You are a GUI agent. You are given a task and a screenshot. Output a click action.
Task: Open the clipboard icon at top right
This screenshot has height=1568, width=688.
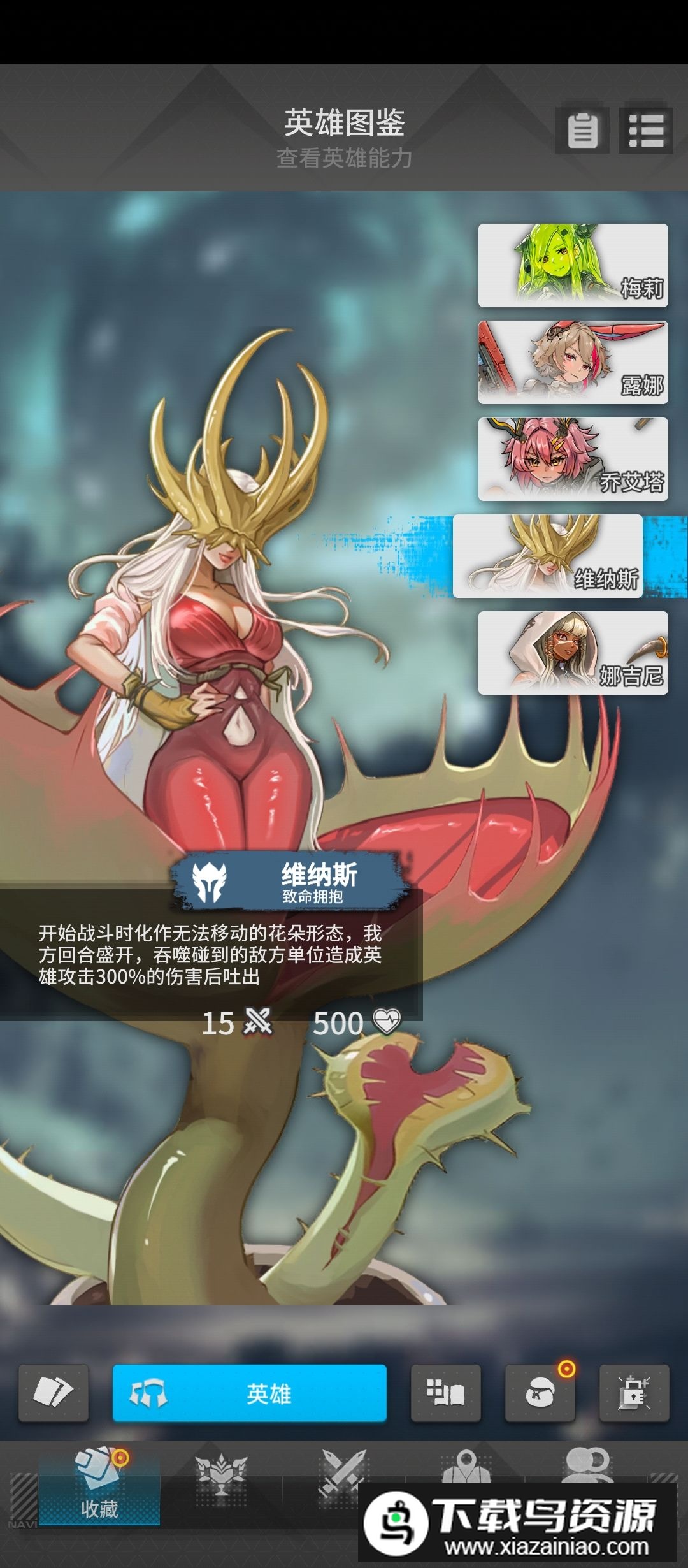pyautogui.click(x=582, y=131)
